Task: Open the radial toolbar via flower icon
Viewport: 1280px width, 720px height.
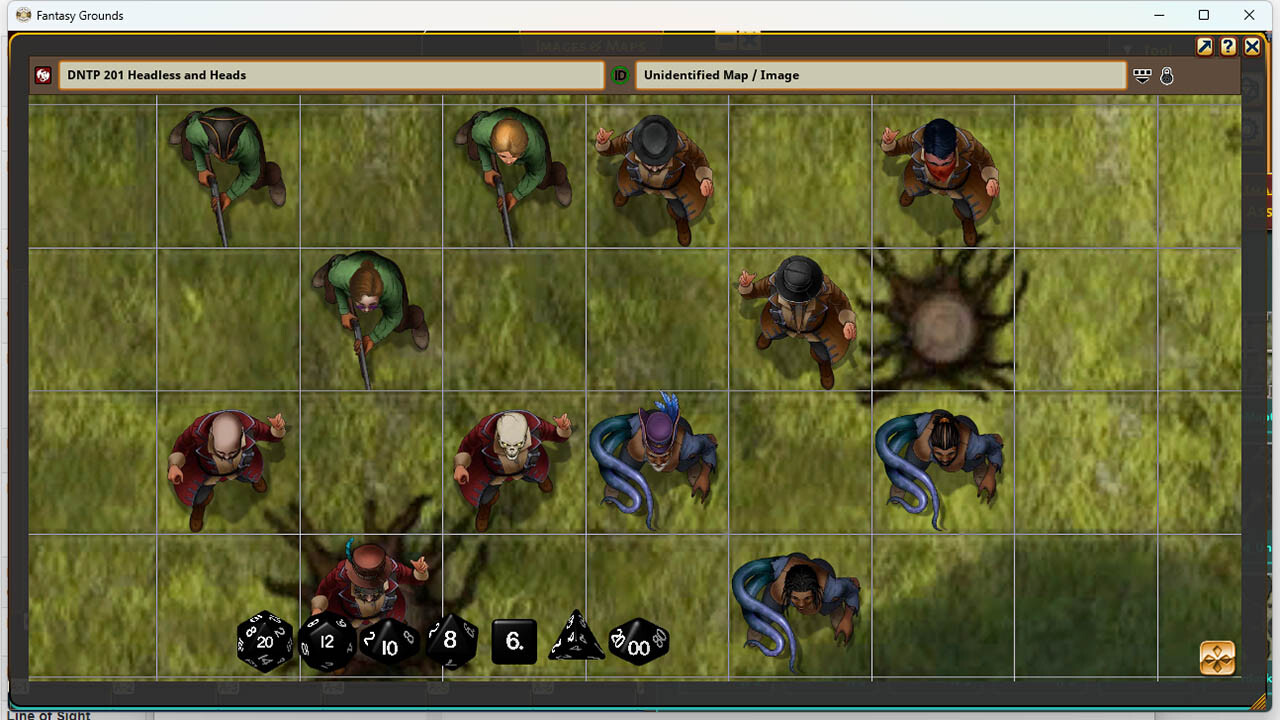Action: [x=1216, y=658]
